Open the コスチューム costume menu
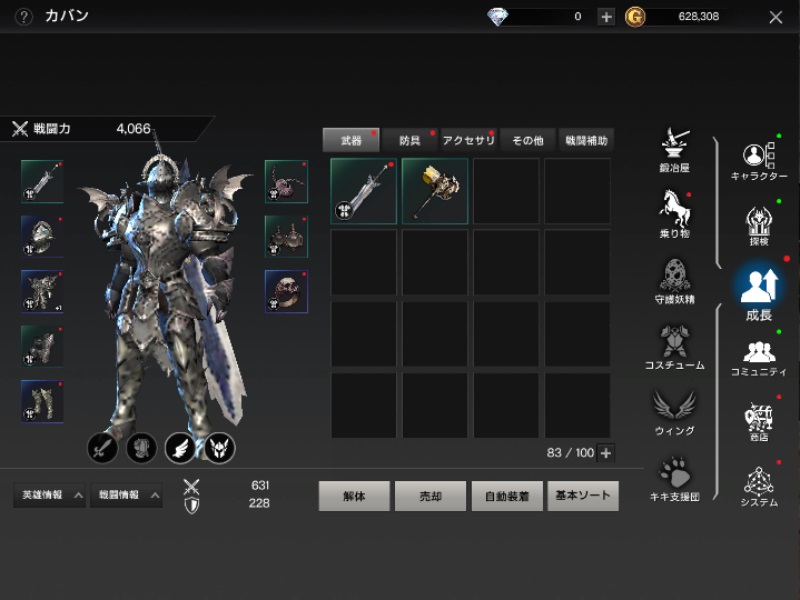Image resolution: width=800 pixels, height=600 pixels. tap(673, 345)
